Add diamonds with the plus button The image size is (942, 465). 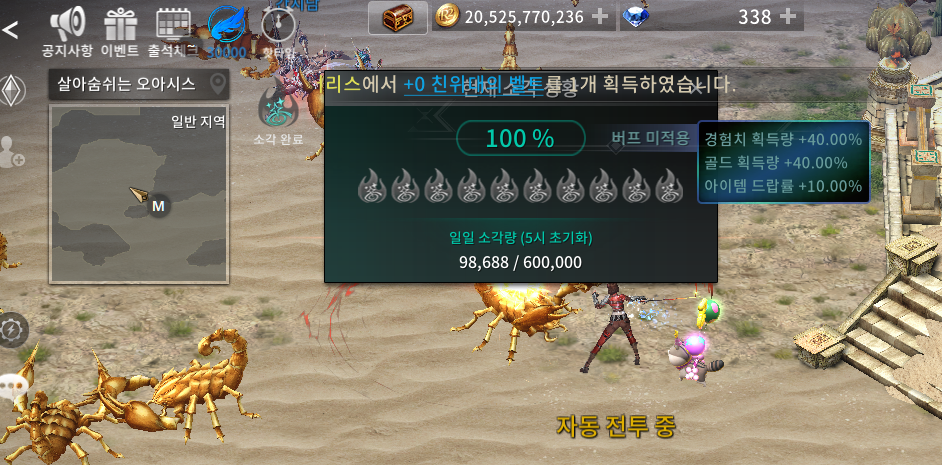(x=788, y=17)
